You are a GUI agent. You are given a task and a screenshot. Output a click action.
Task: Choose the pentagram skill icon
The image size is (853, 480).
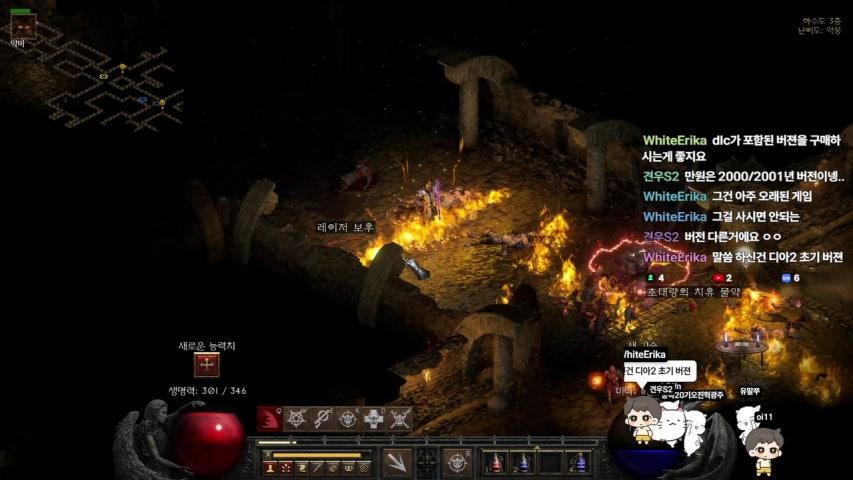(297, 418)
